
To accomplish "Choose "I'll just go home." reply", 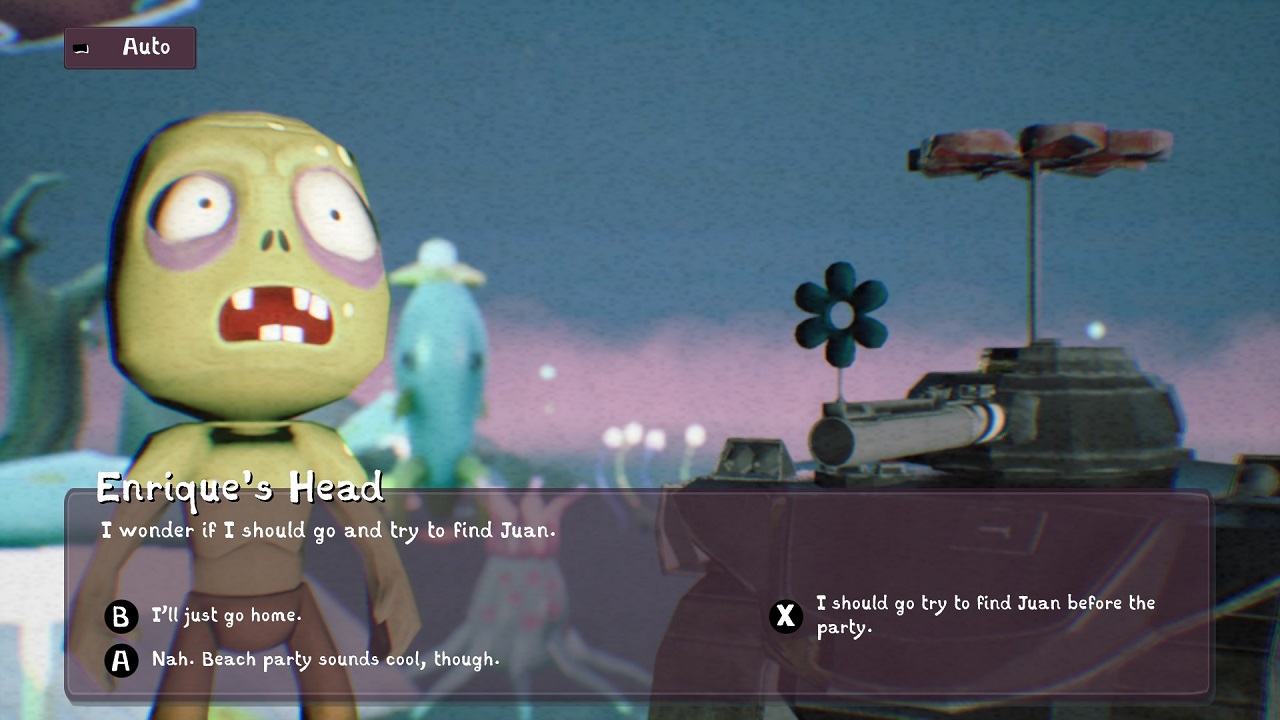I will point(226,616).
